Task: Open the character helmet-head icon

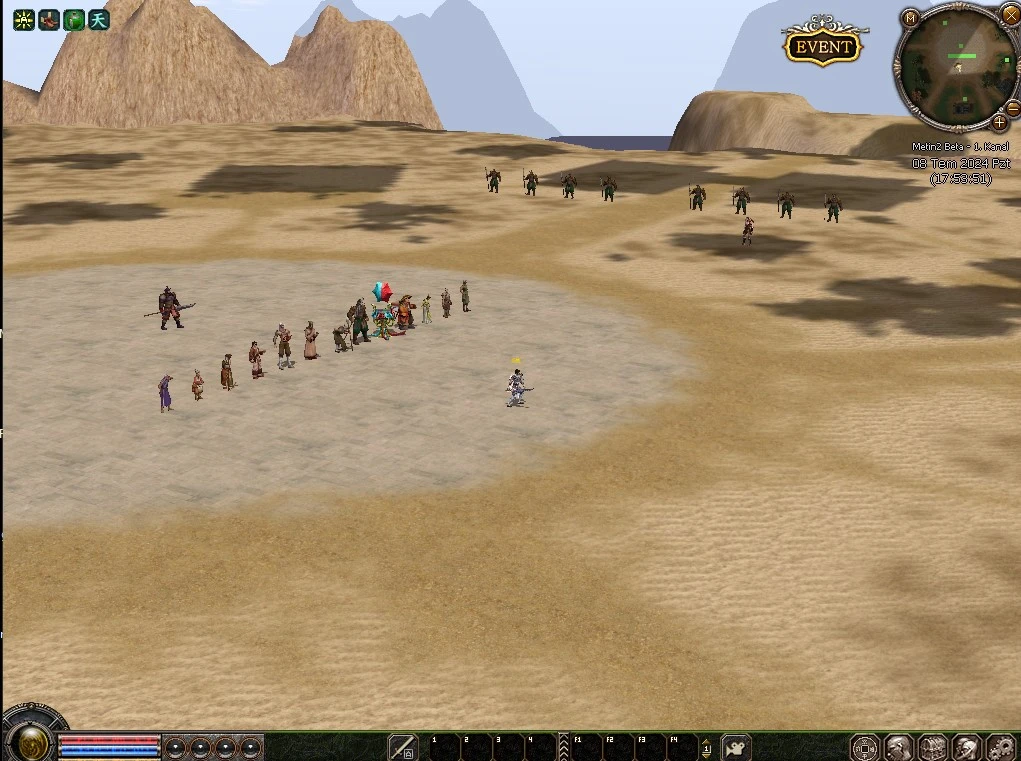Action: pos(899,747)
